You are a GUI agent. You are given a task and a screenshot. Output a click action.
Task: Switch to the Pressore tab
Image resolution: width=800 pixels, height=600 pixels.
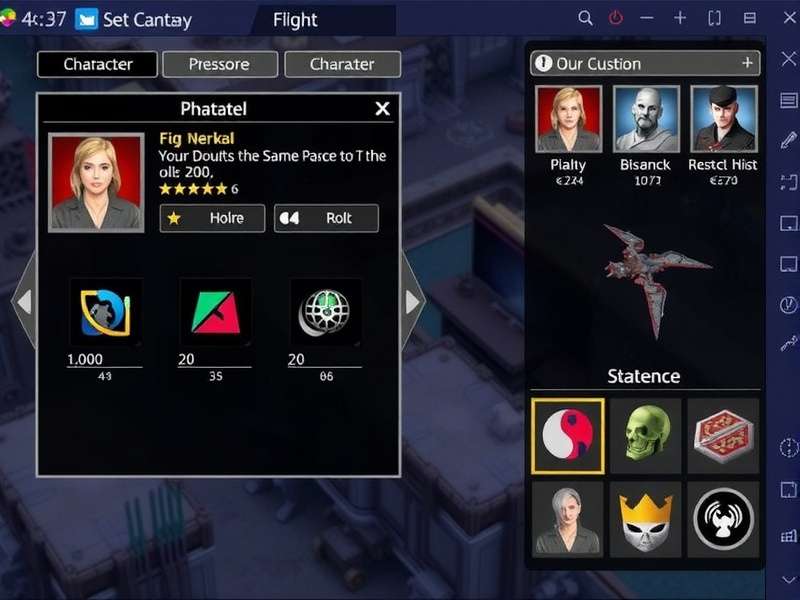pyautogui.click(x=220, y=64)
